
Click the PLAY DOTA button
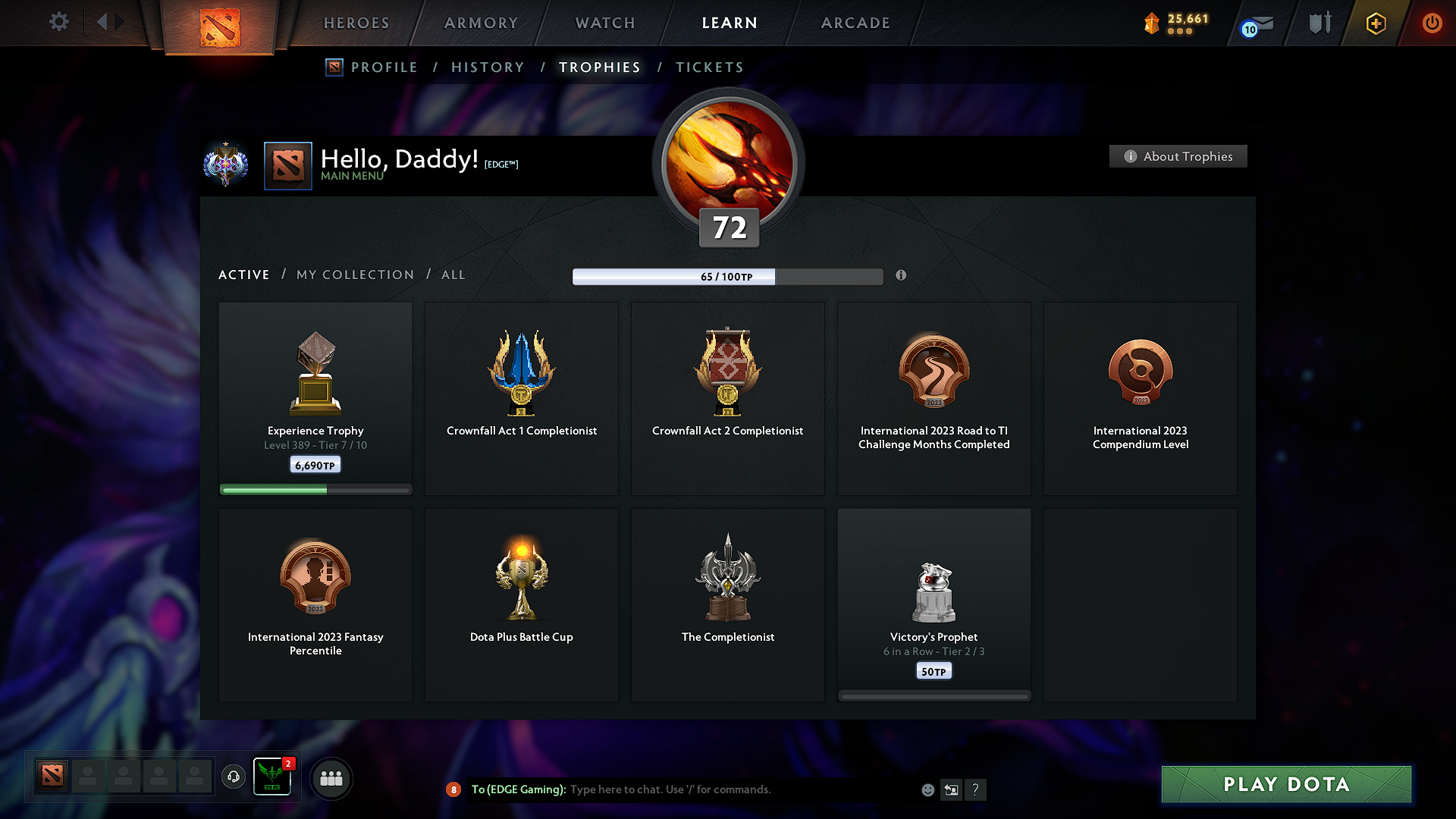1285,784
